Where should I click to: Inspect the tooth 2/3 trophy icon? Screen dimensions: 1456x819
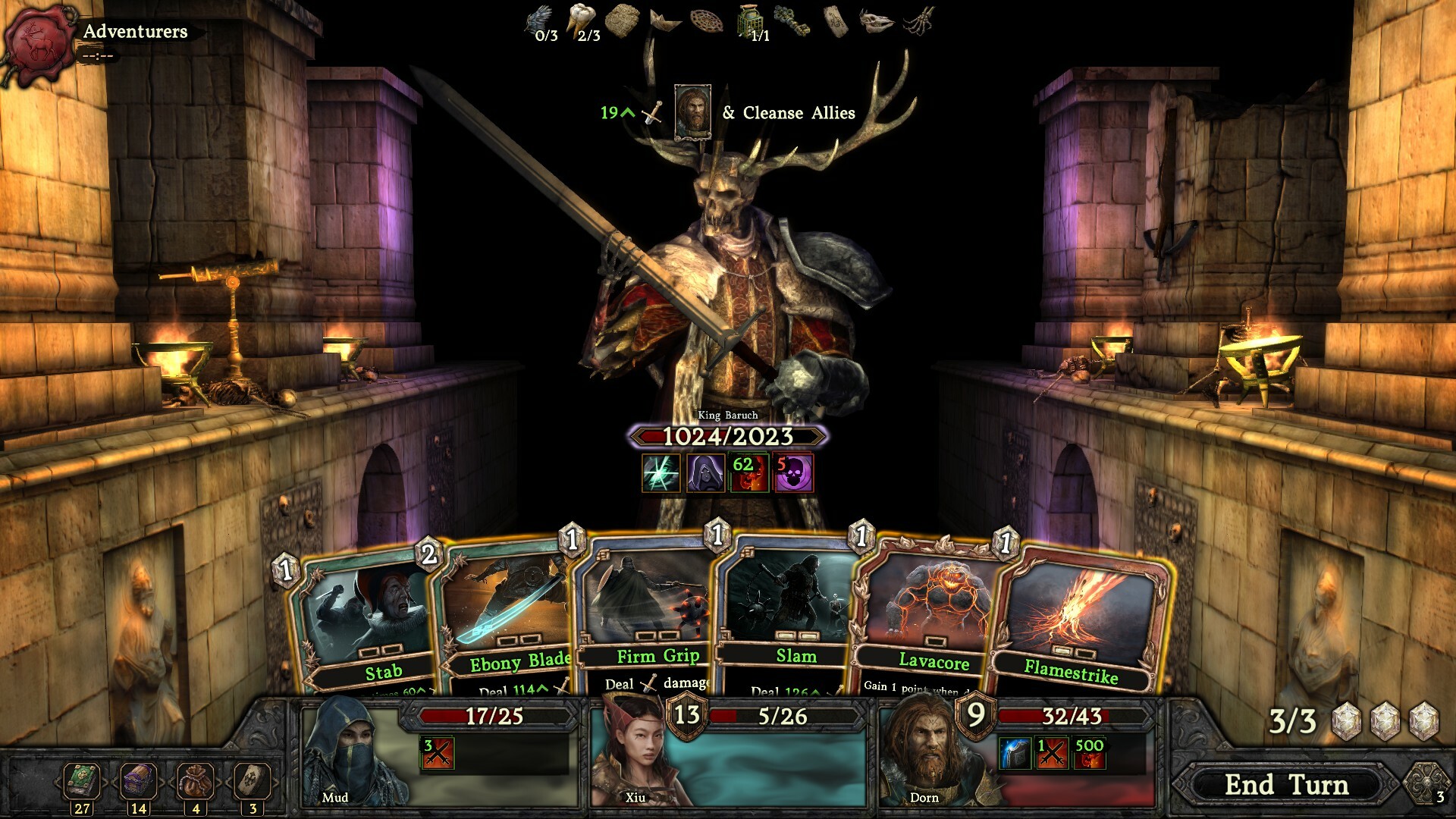(x=583, y=19)
